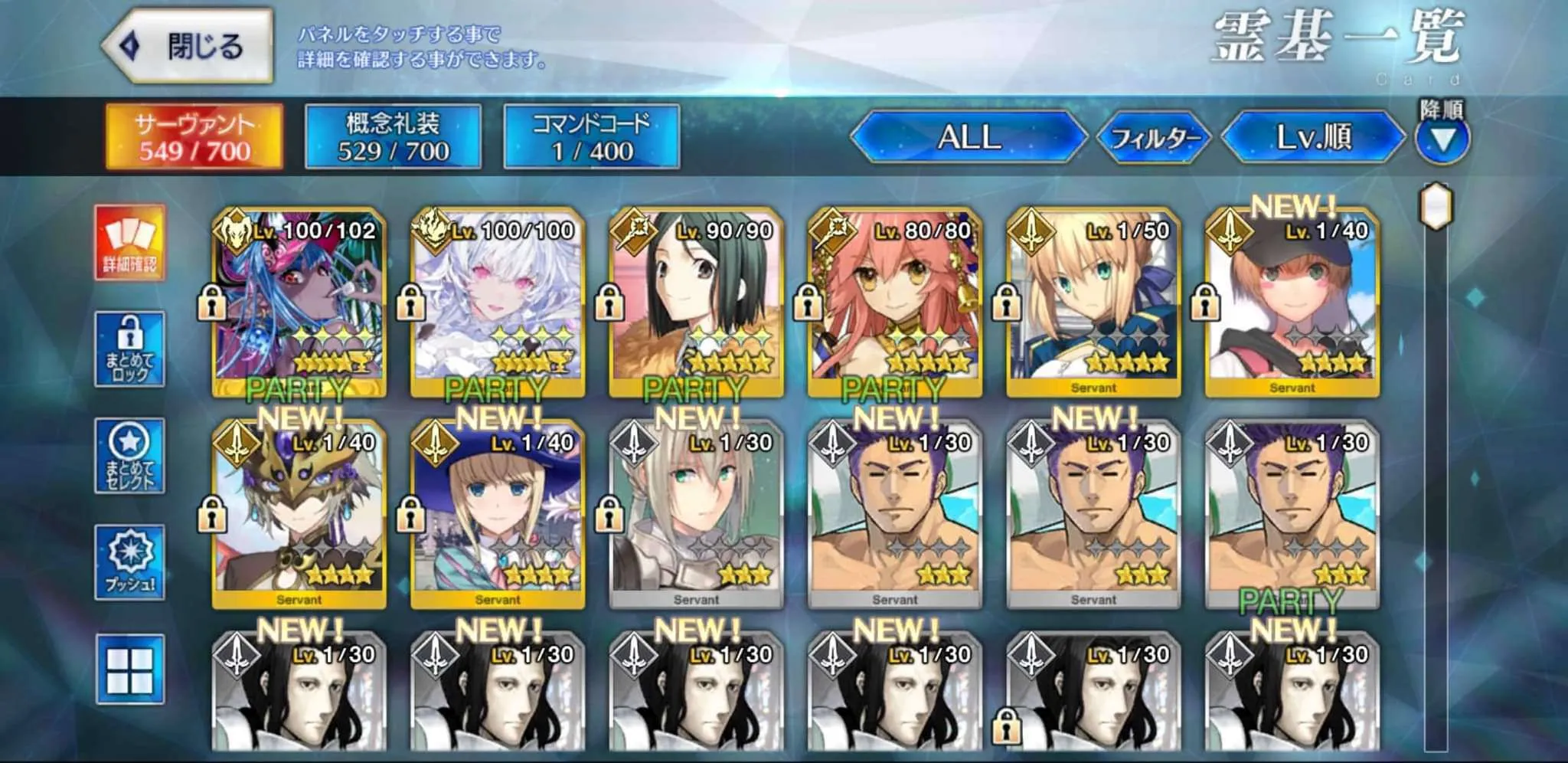Show the コマンドコード tab
The height and width of the screenshot is (763, 1568).
[591, 137]
